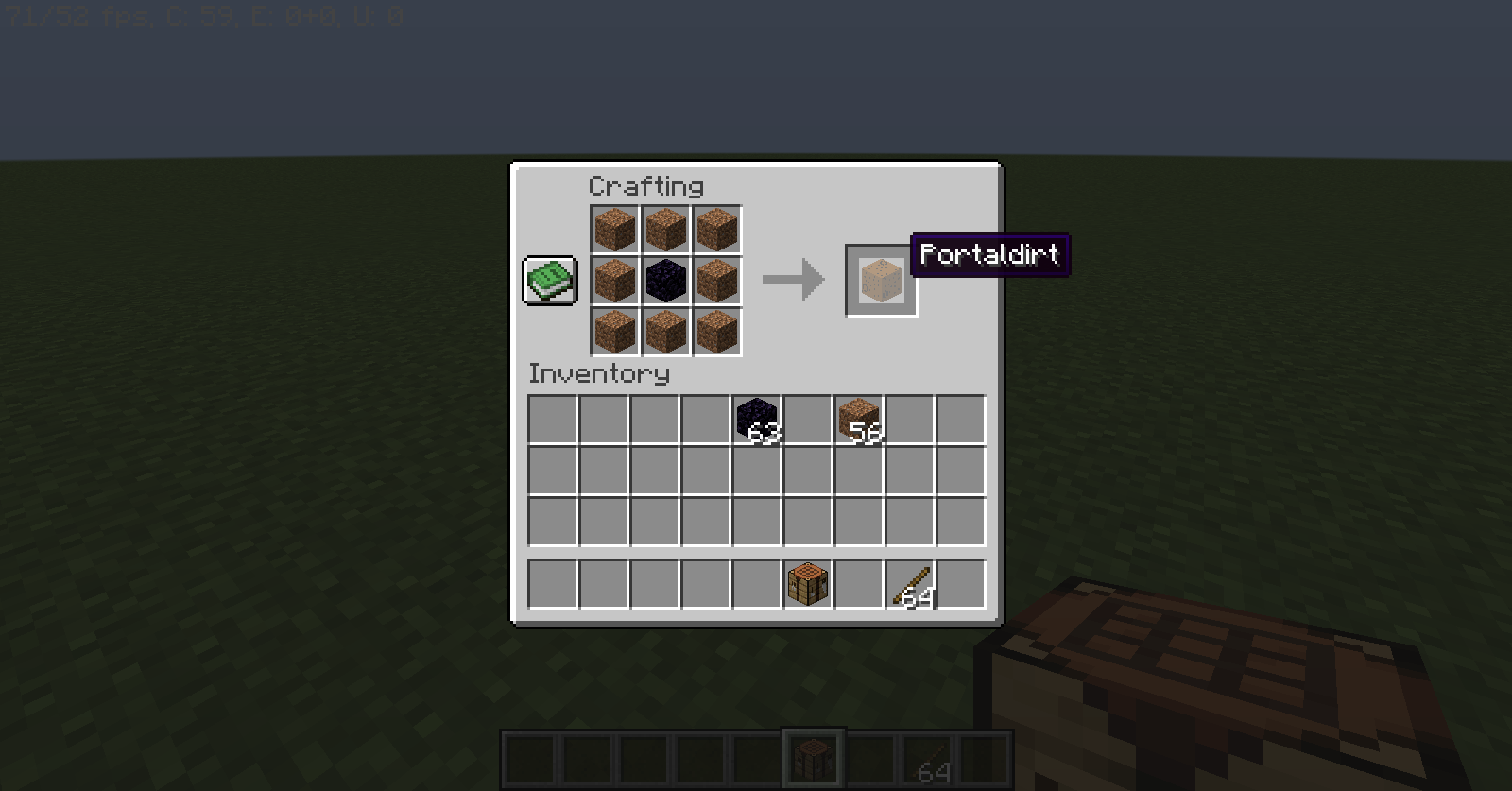Viewport: 1512px width, 791px height.
Task: Click the Crafting title label
Action: tap(644, 186)
